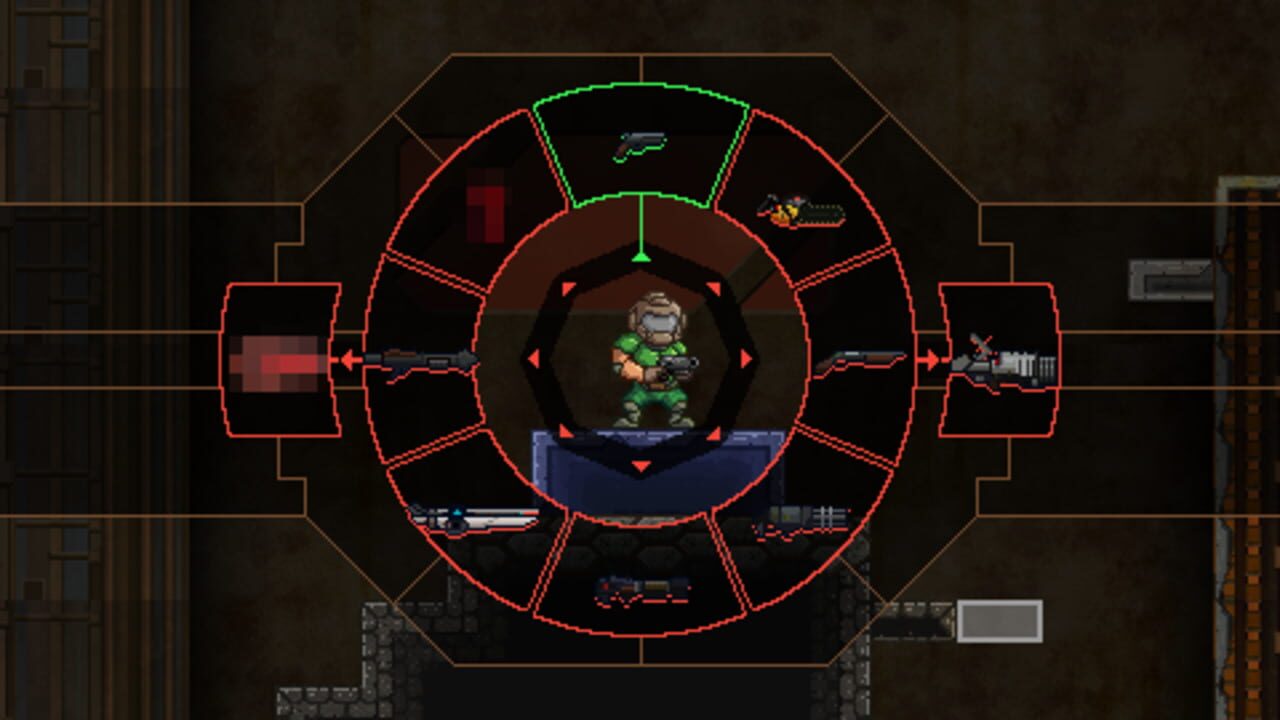This screenshot has width=1280, height=720.
Task: Open the left external weapon slot panel
Action: 282,358
